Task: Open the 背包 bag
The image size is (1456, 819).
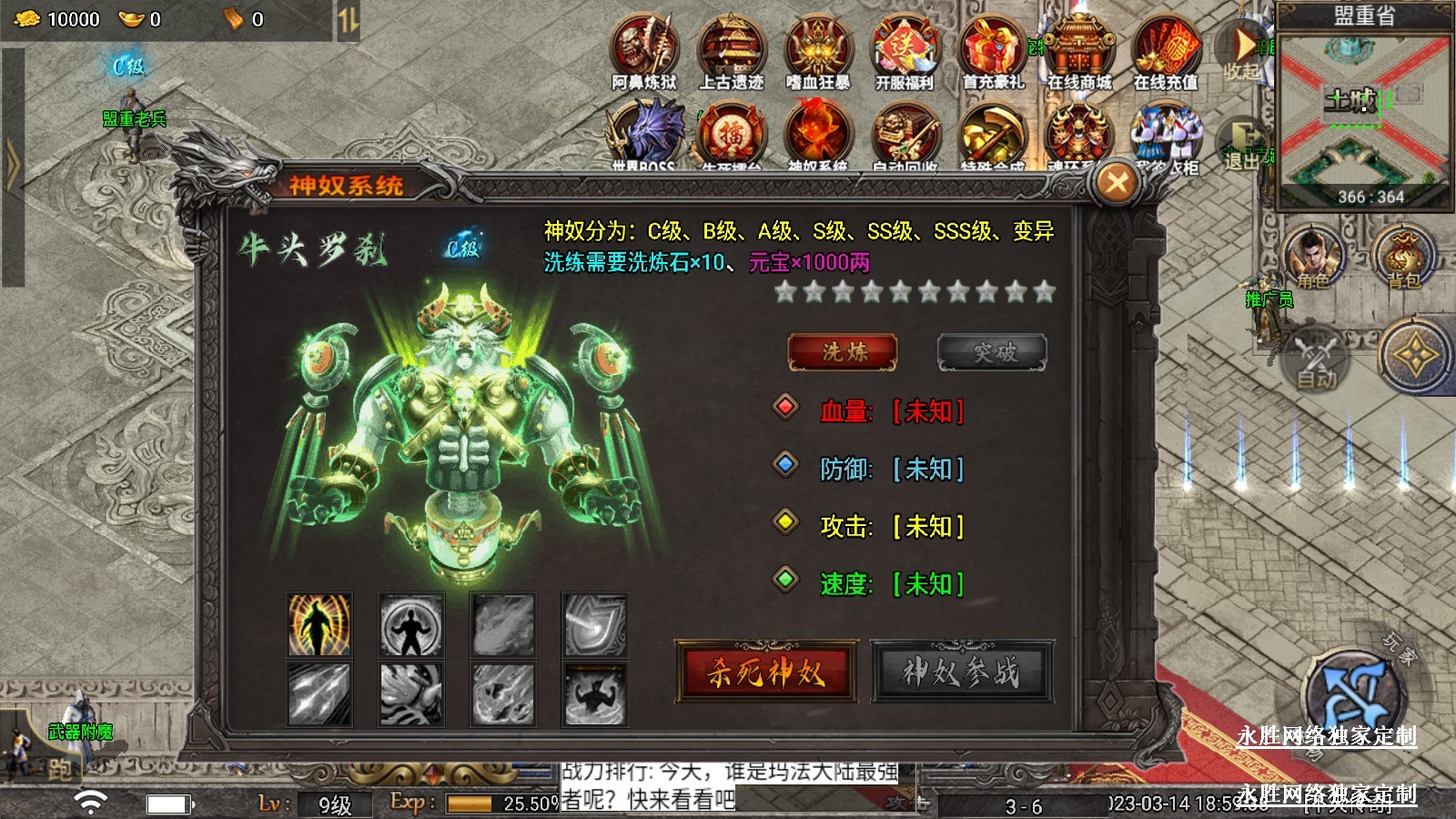Action: click(1402, 257)
